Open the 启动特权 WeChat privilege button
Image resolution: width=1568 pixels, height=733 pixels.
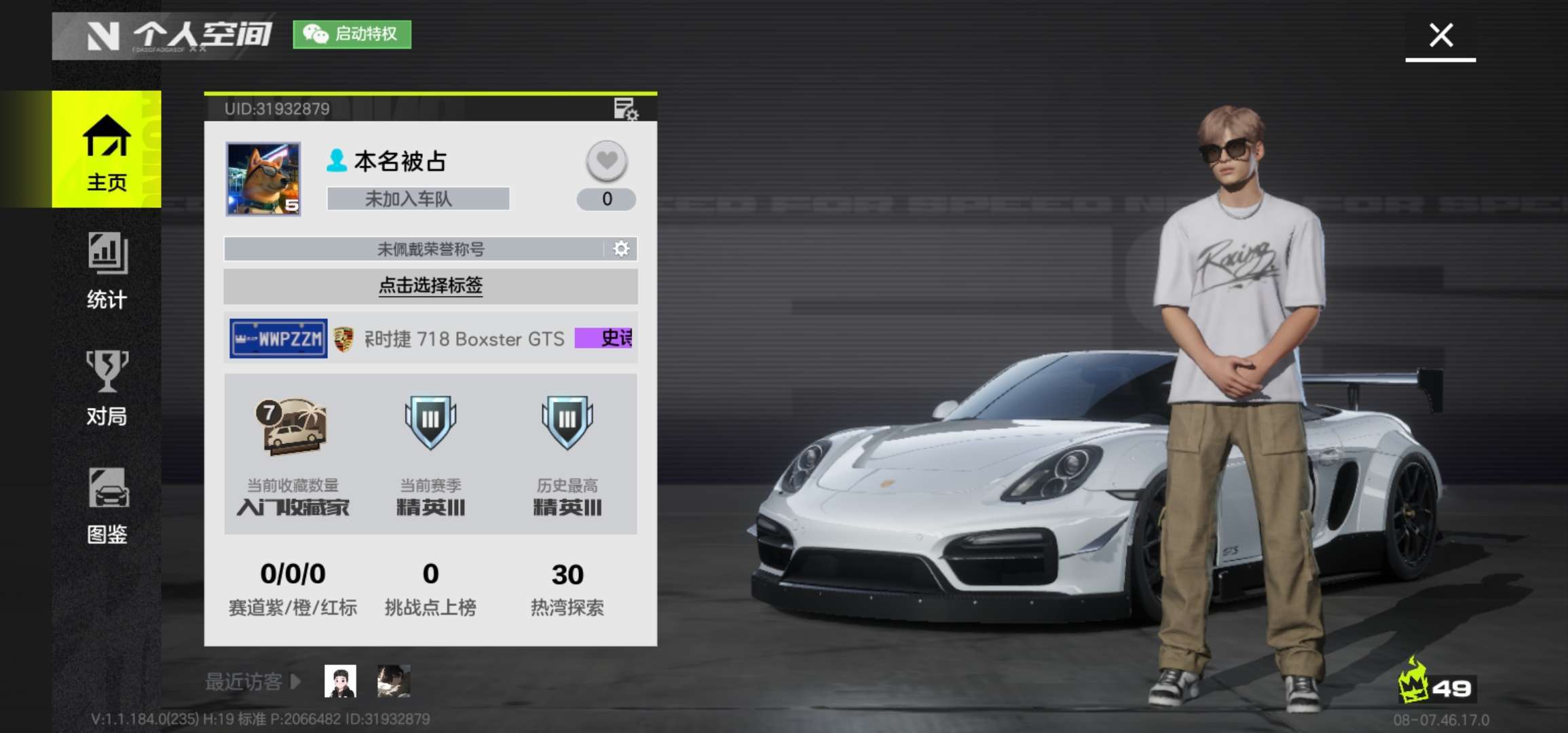(x=352, y=34)
